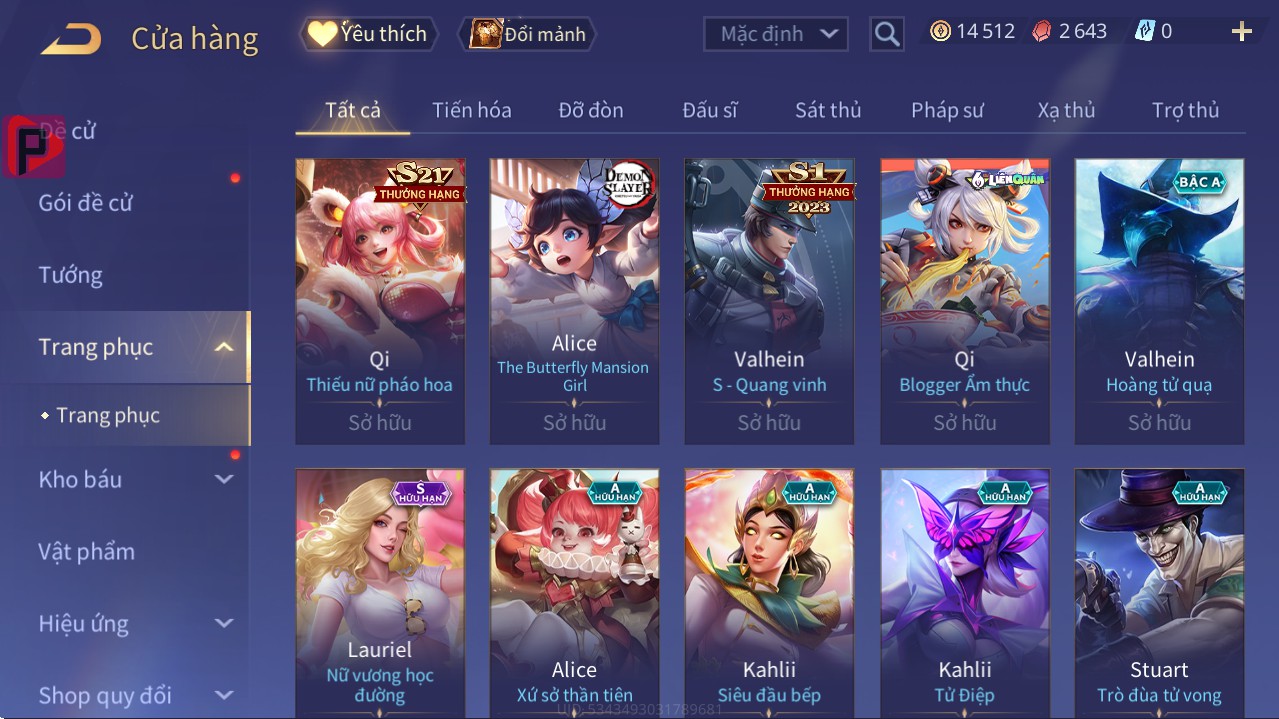Open the Đổi mảnh exchange
Screen dimensions: 1279x719
pos(527,34)
